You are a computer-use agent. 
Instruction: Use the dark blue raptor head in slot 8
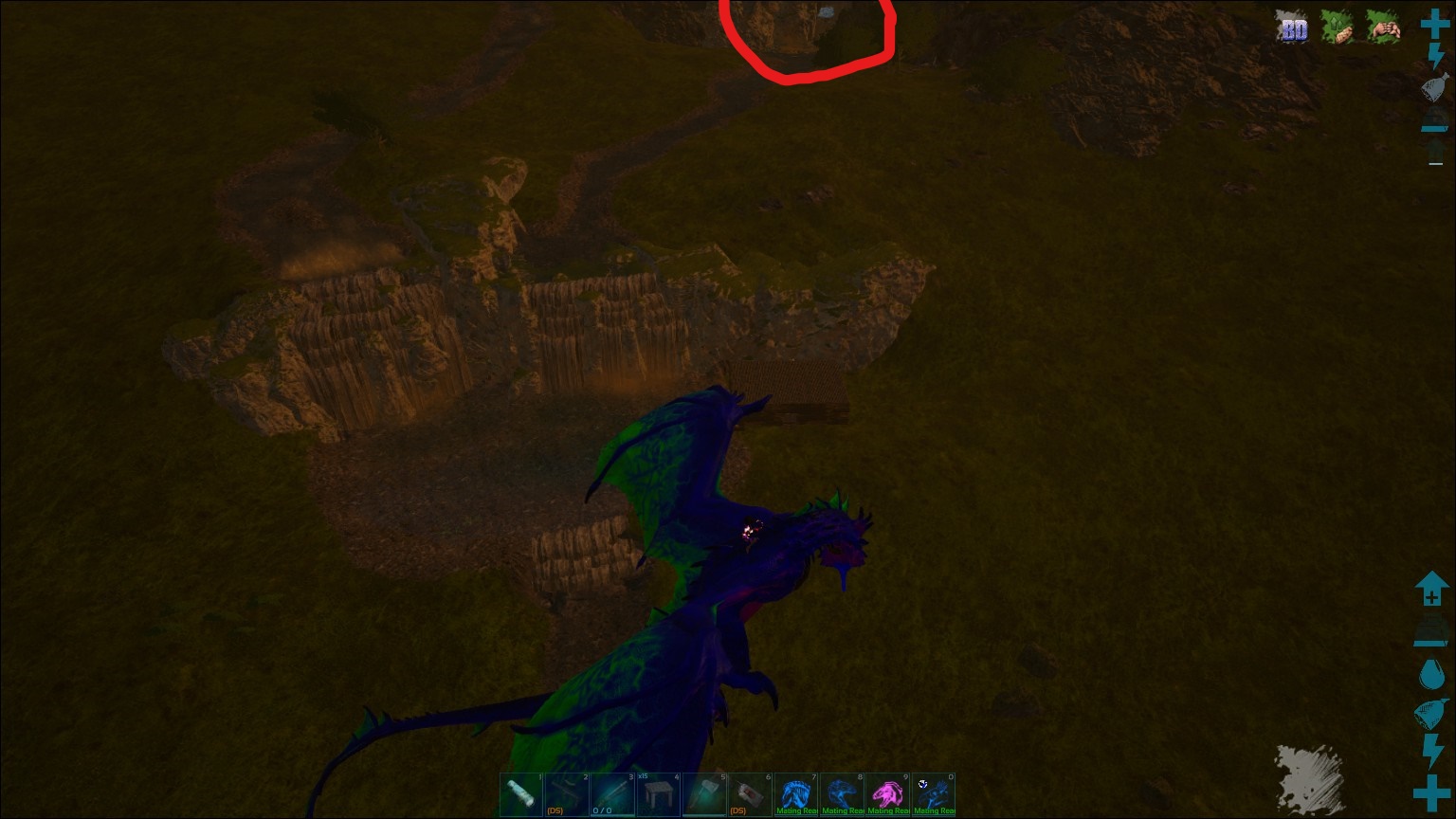[x=841, y=794]
